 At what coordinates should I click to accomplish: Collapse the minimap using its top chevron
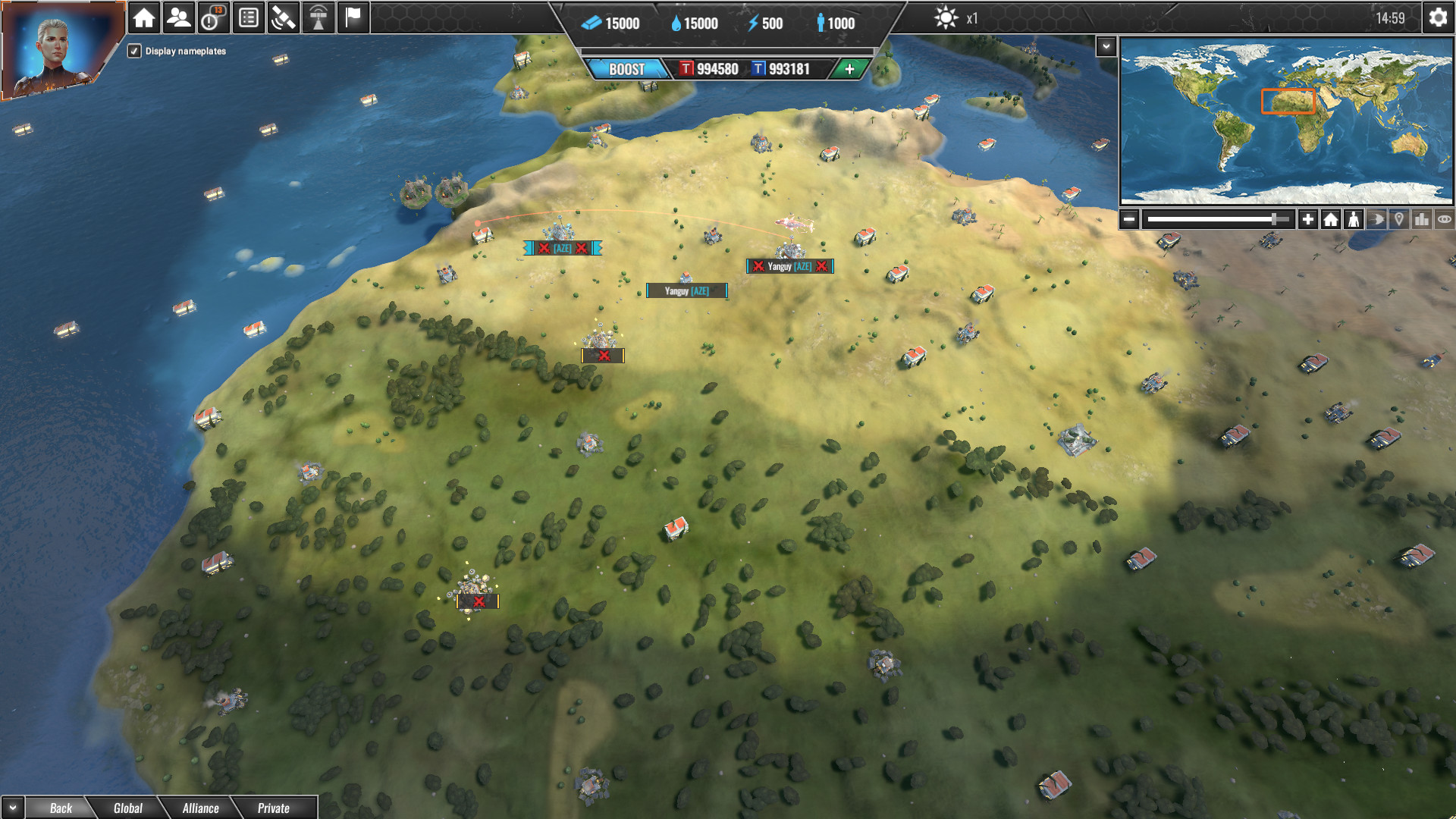[x=1107, y=46]
